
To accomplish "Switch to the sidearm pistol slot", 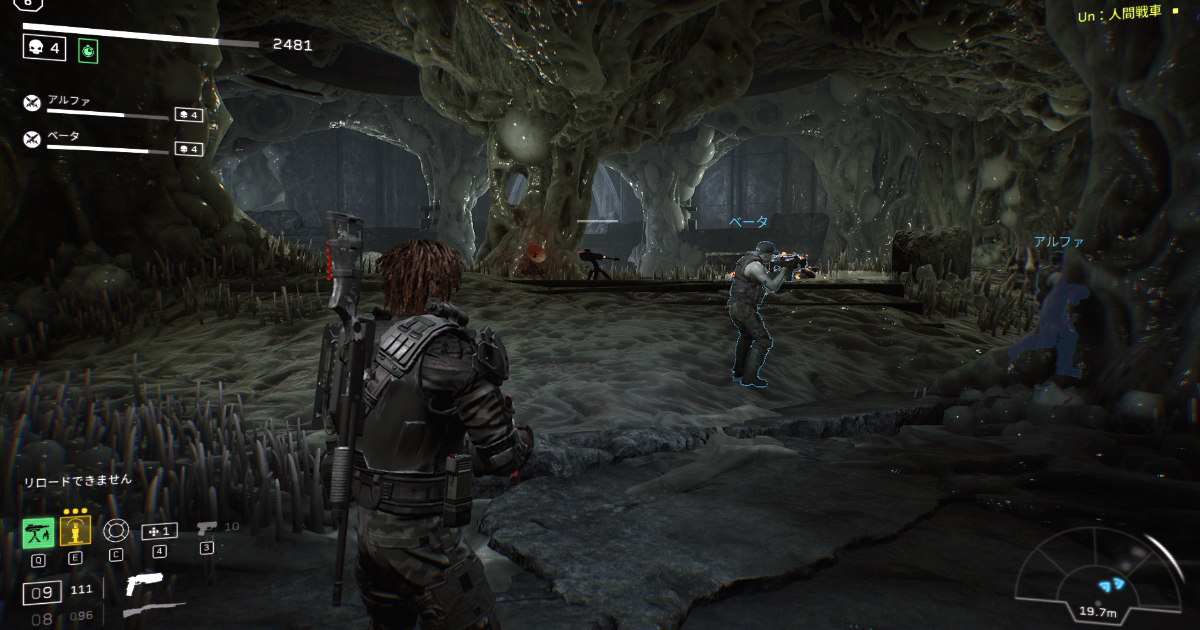I will (x=207, y=529).
